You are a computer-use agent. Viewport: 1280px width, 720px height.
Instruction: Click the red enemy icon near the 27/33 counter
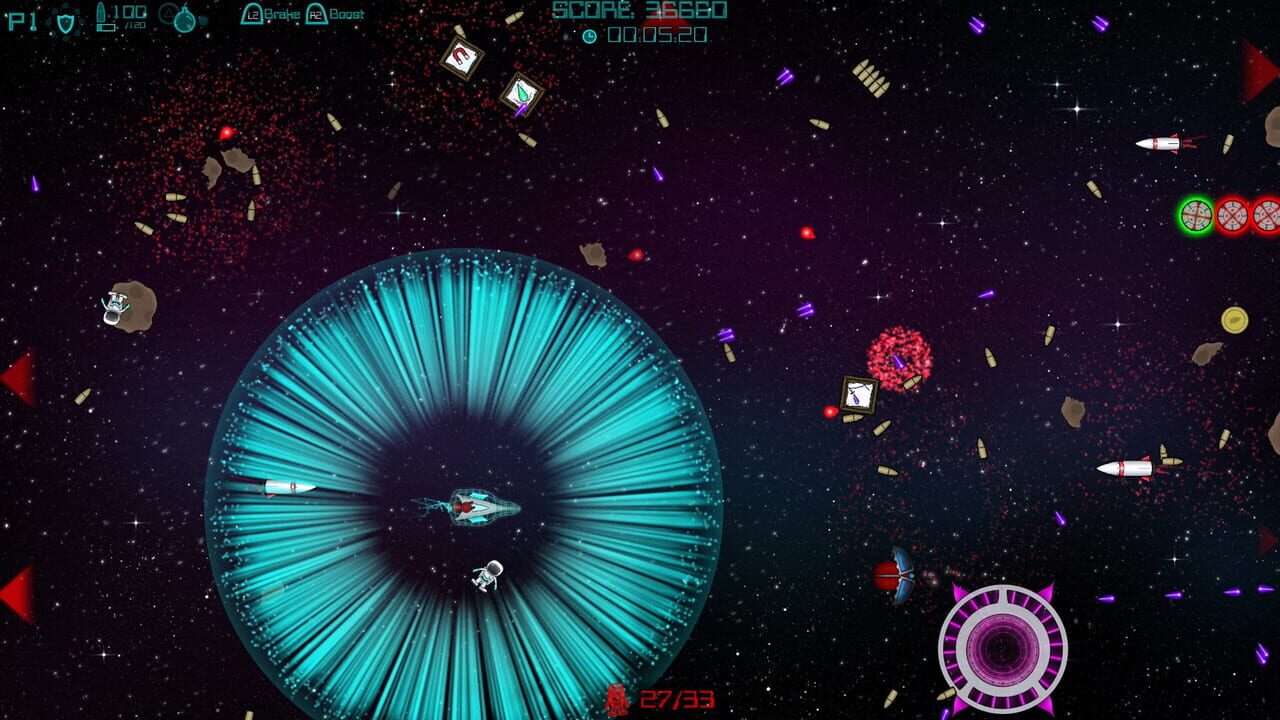617,701
